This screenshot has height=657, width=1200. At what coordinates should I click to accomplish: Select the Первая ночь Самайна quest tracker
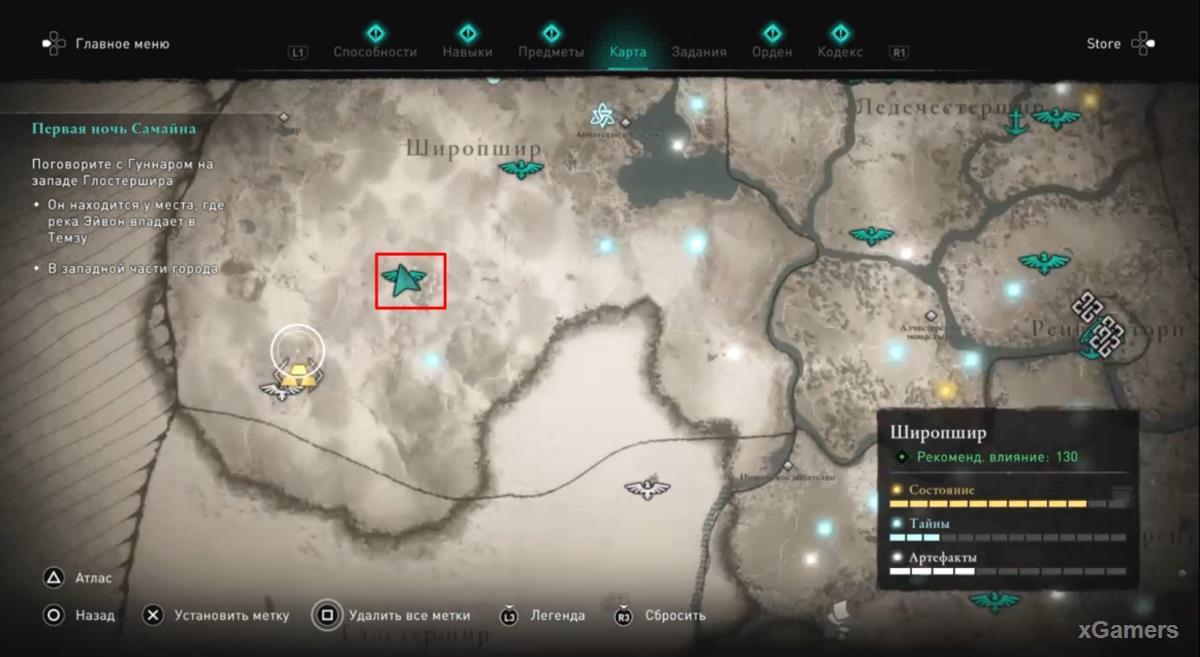[x=114, y=129]
